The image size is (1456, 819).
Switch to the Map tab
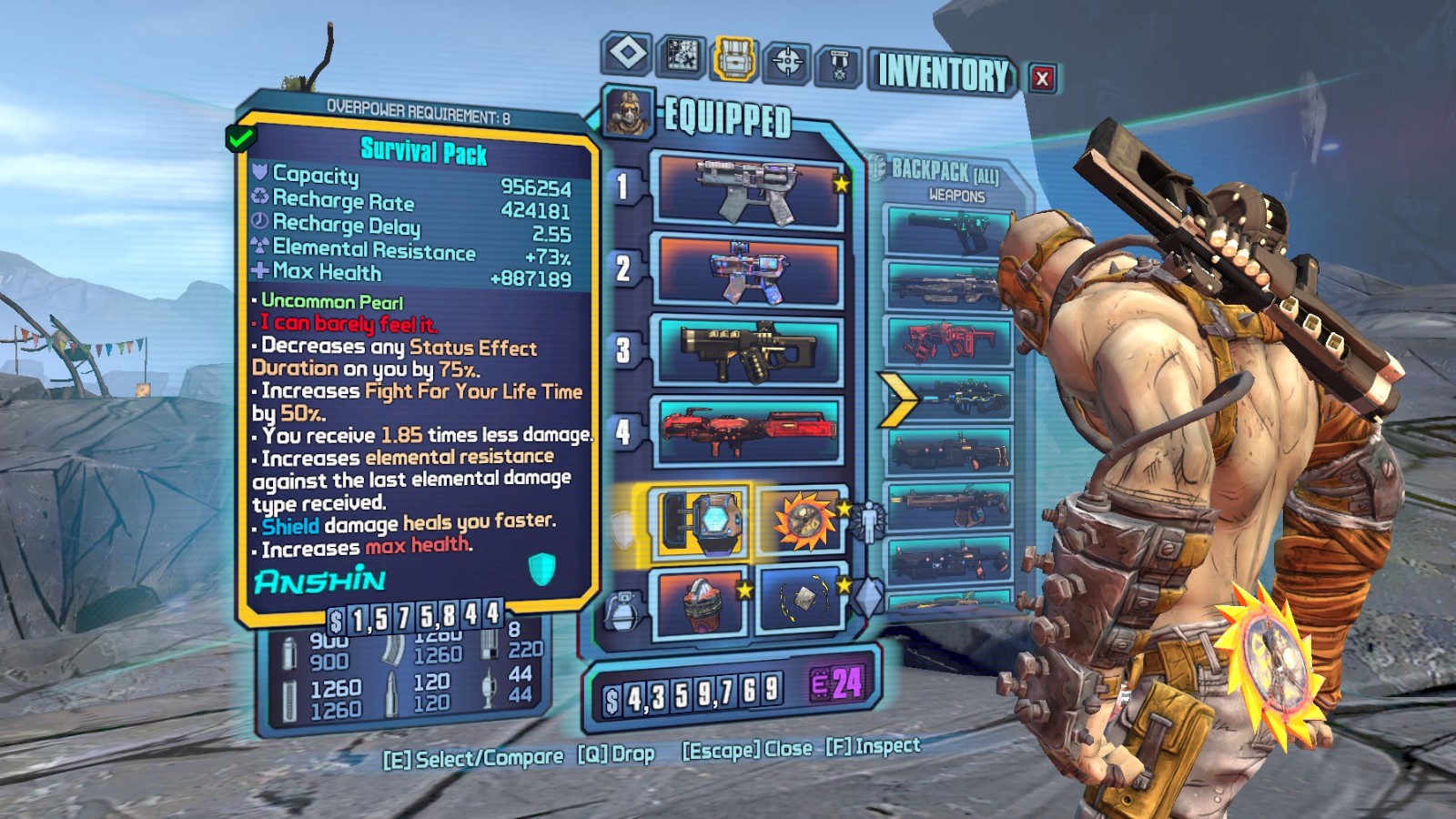681,56
